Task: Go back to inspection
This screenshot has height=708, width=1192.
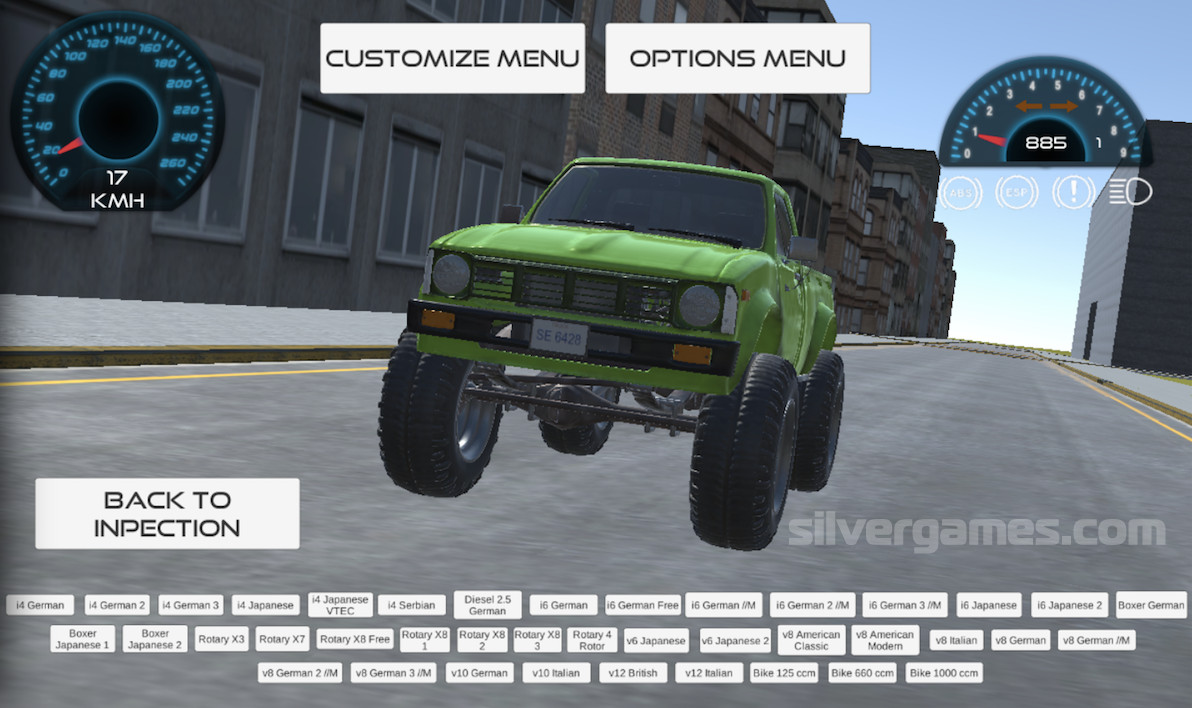Action: [x=167, y=513]
